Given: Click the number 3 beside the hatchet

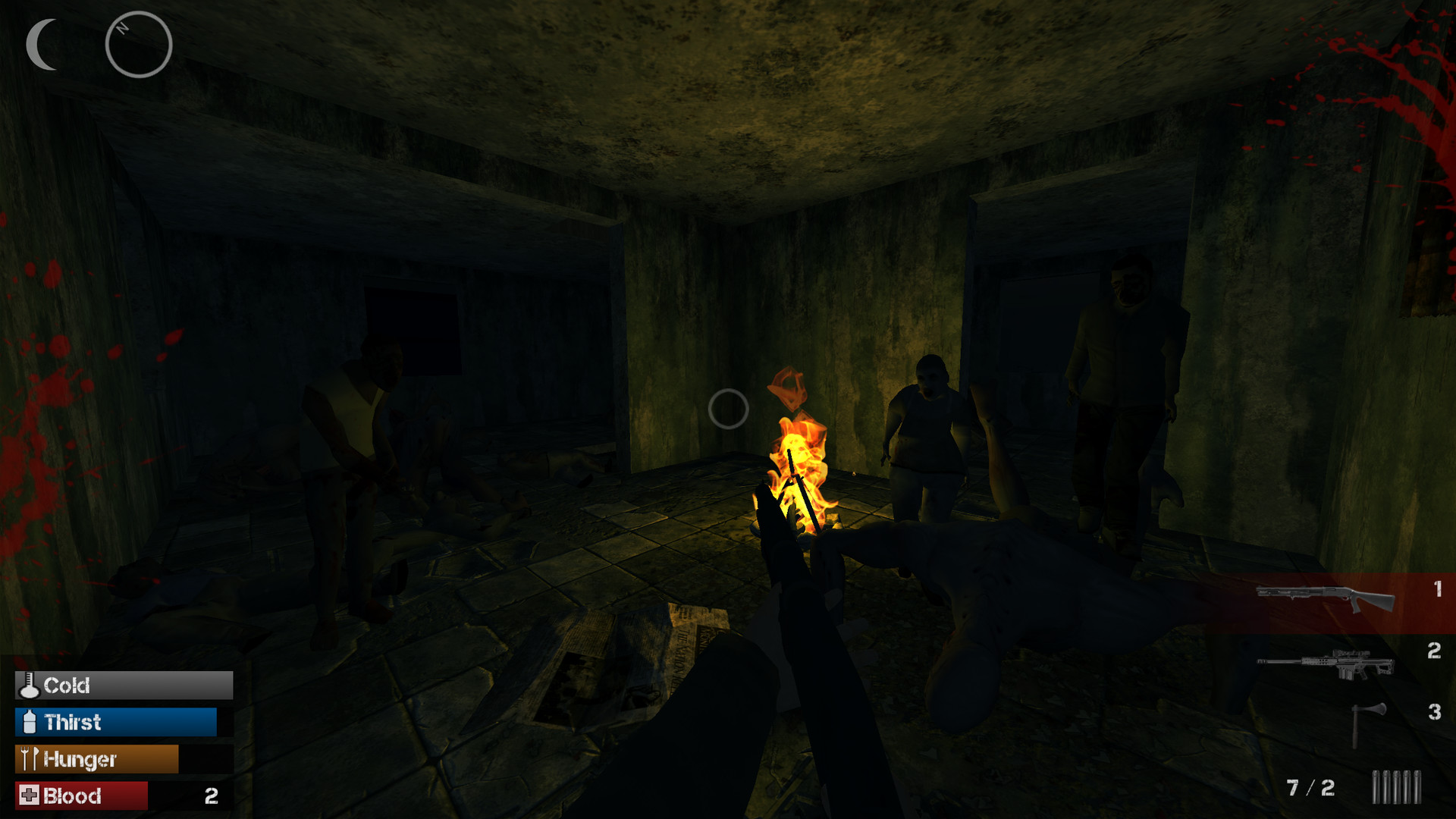Looking at the screenshot, I should [1435, 712].
